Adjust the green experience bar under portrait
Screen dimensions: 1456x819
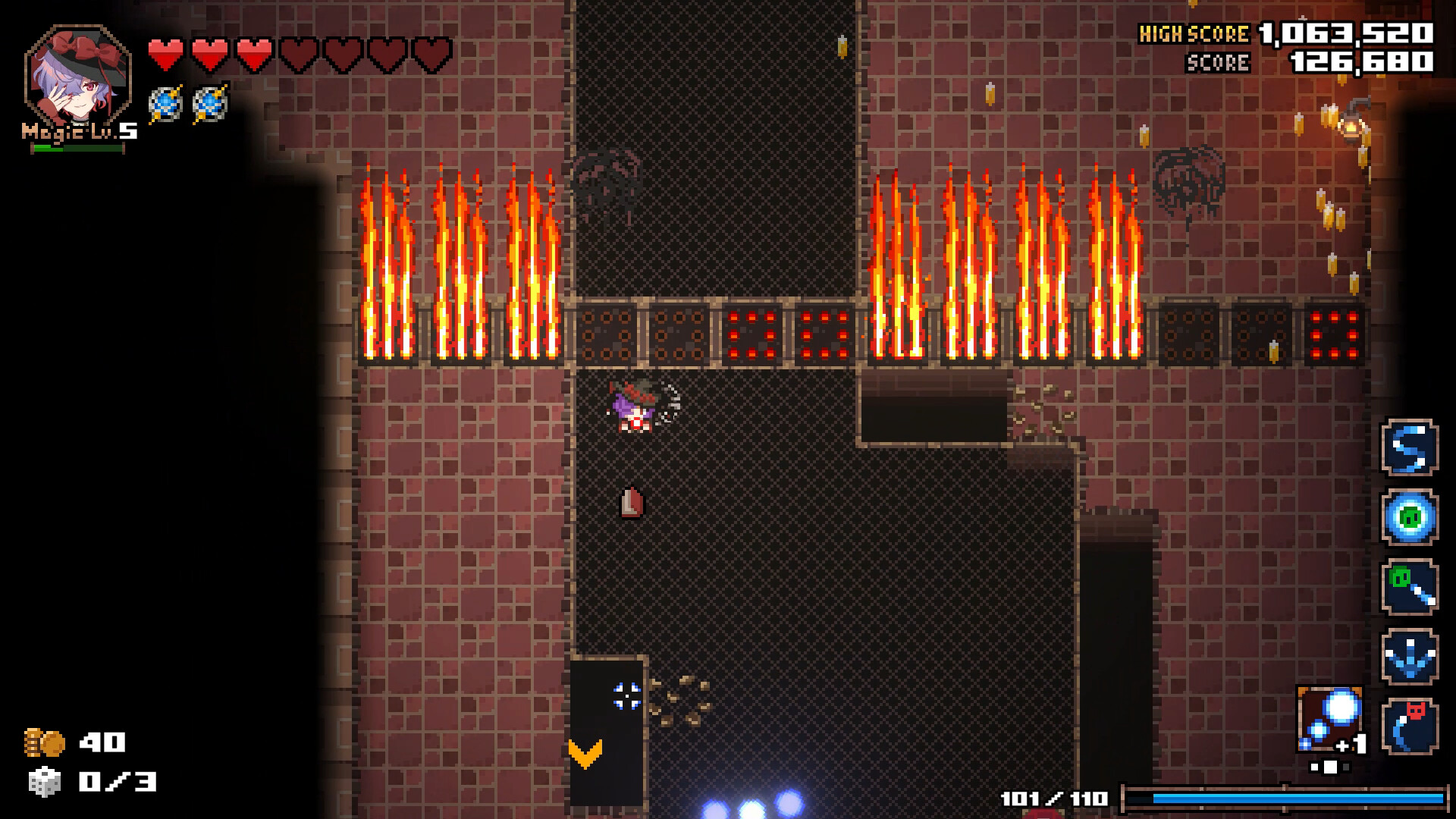pyautogui.click(x=76, y=149)
